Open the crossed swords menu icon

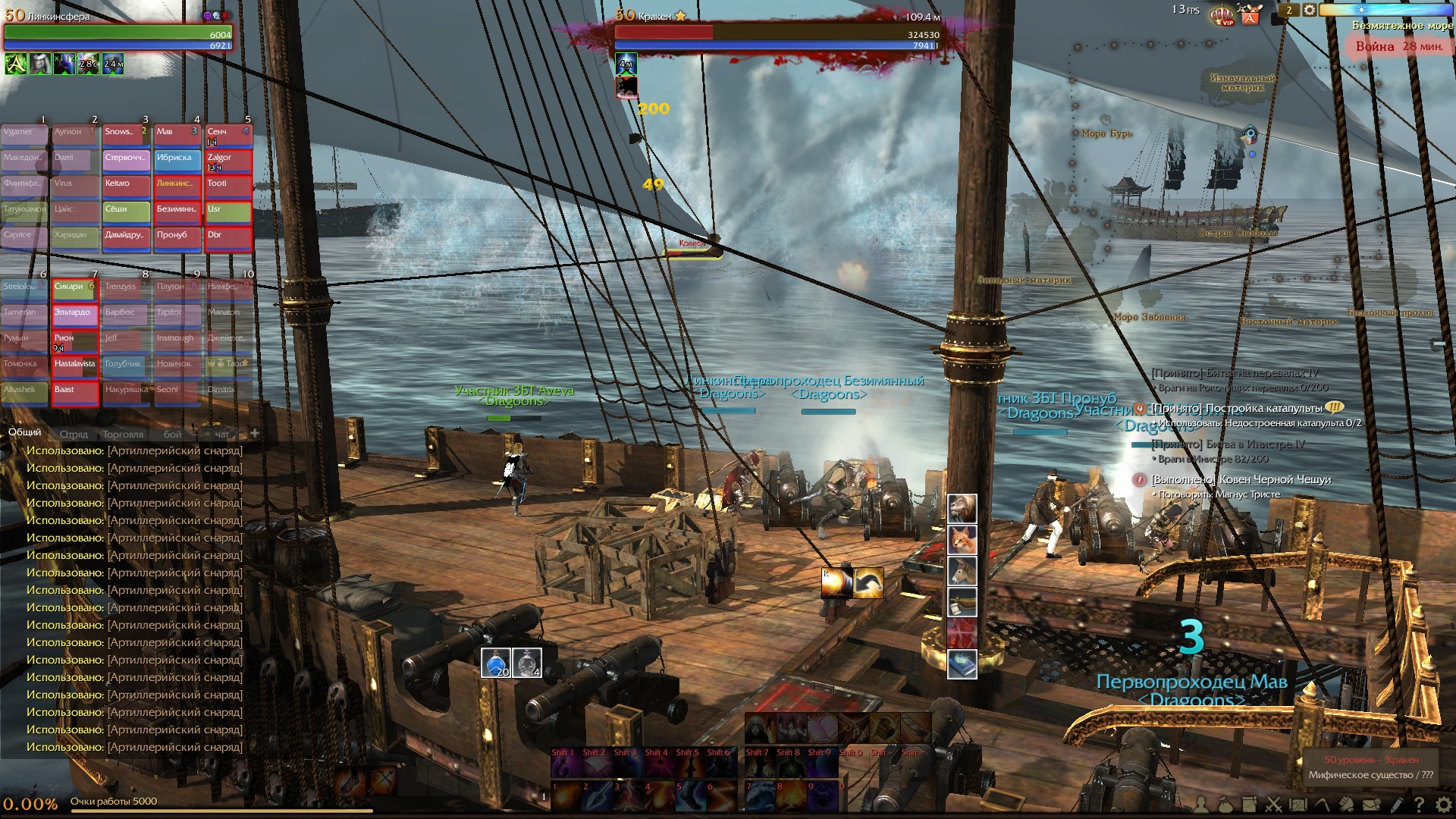(x=1273, y=805)
